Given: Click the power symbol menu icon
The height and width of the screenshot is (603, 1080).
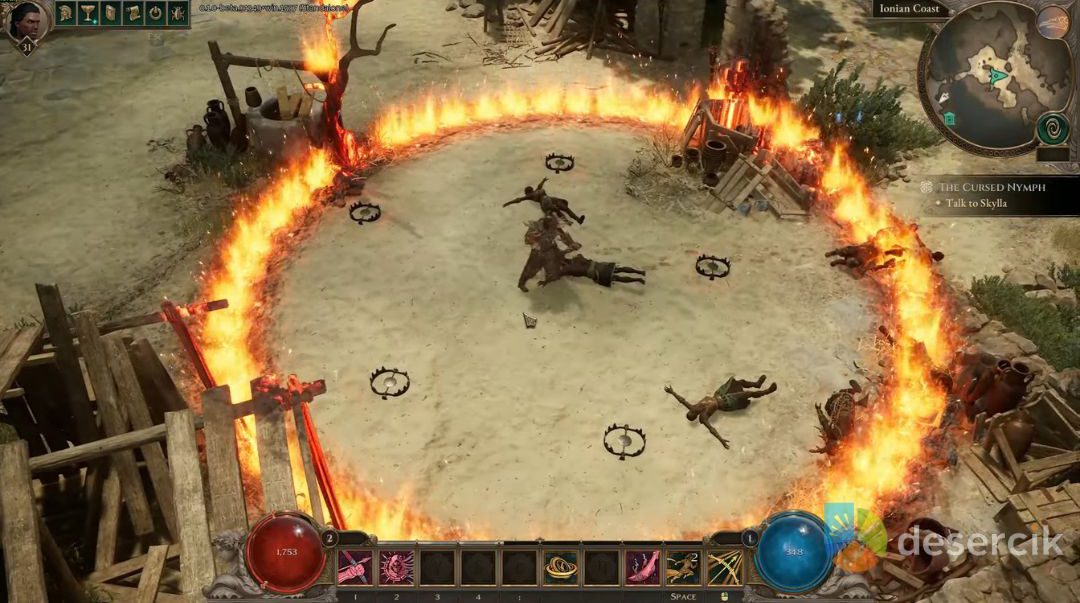Looking at the screenshot, I should (156, 13).
